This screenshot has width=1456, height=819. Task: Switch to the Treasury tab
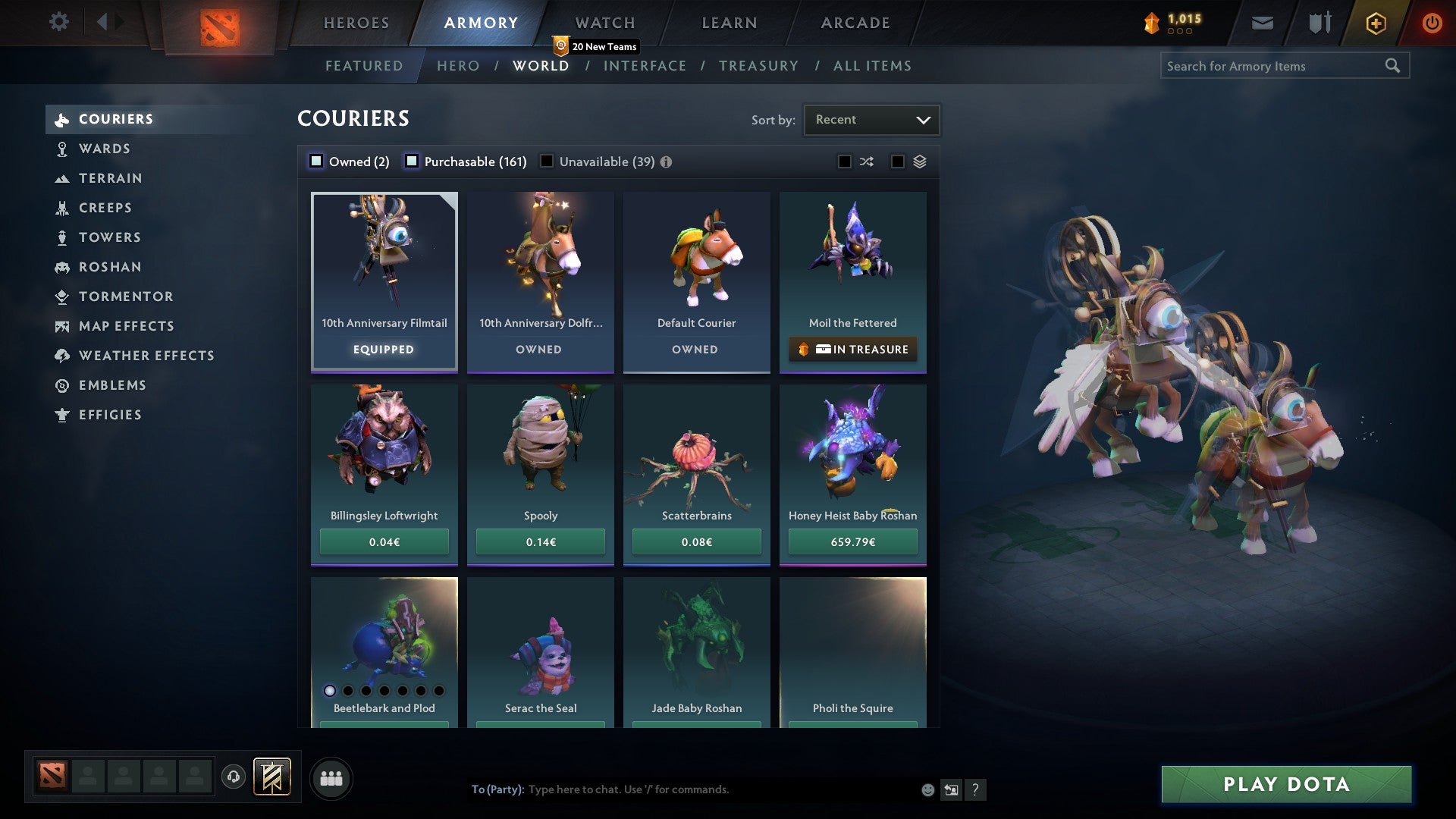(x=758, y=66)
